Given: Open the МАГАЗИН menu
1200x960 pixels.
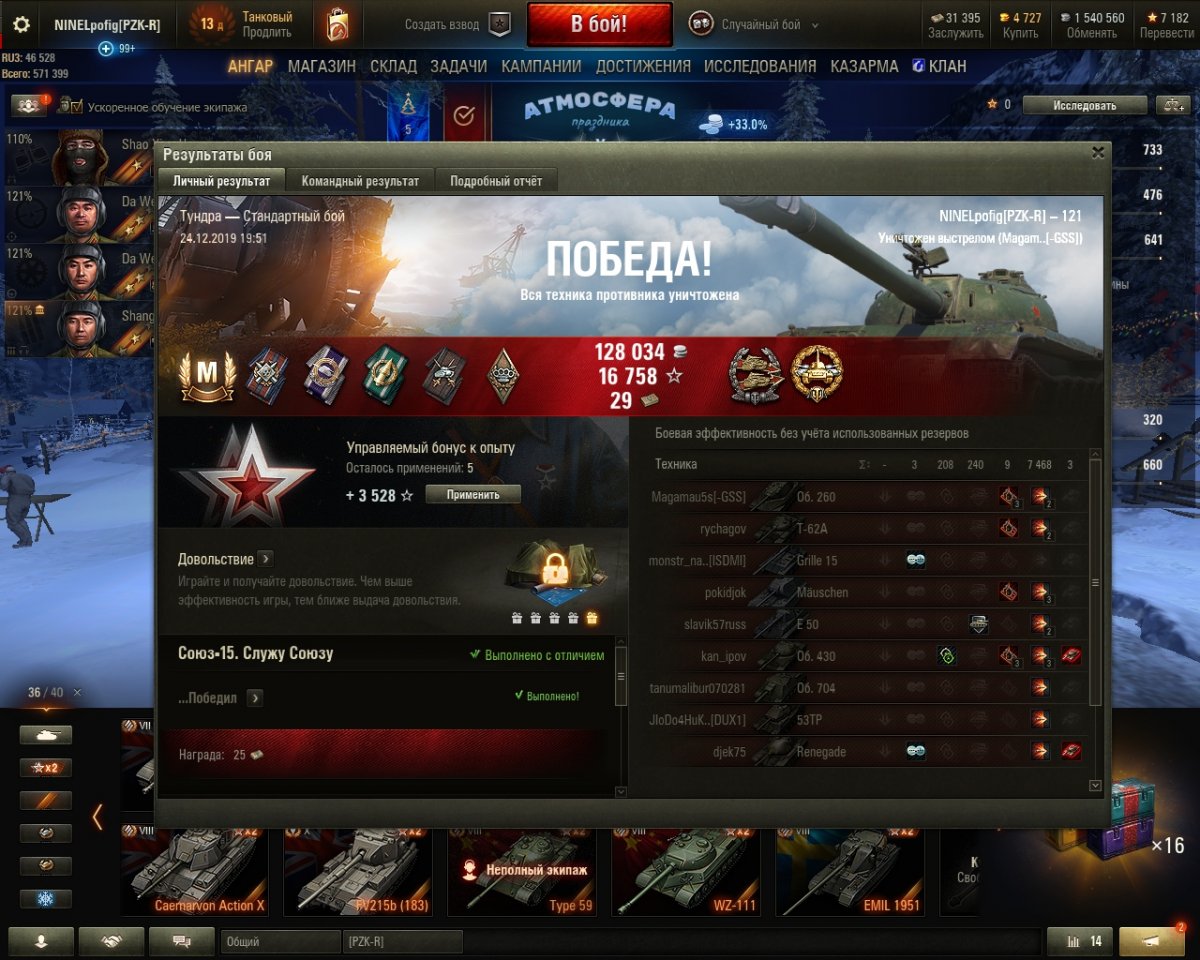Looking at the screenshot, I should pos(321,67).
